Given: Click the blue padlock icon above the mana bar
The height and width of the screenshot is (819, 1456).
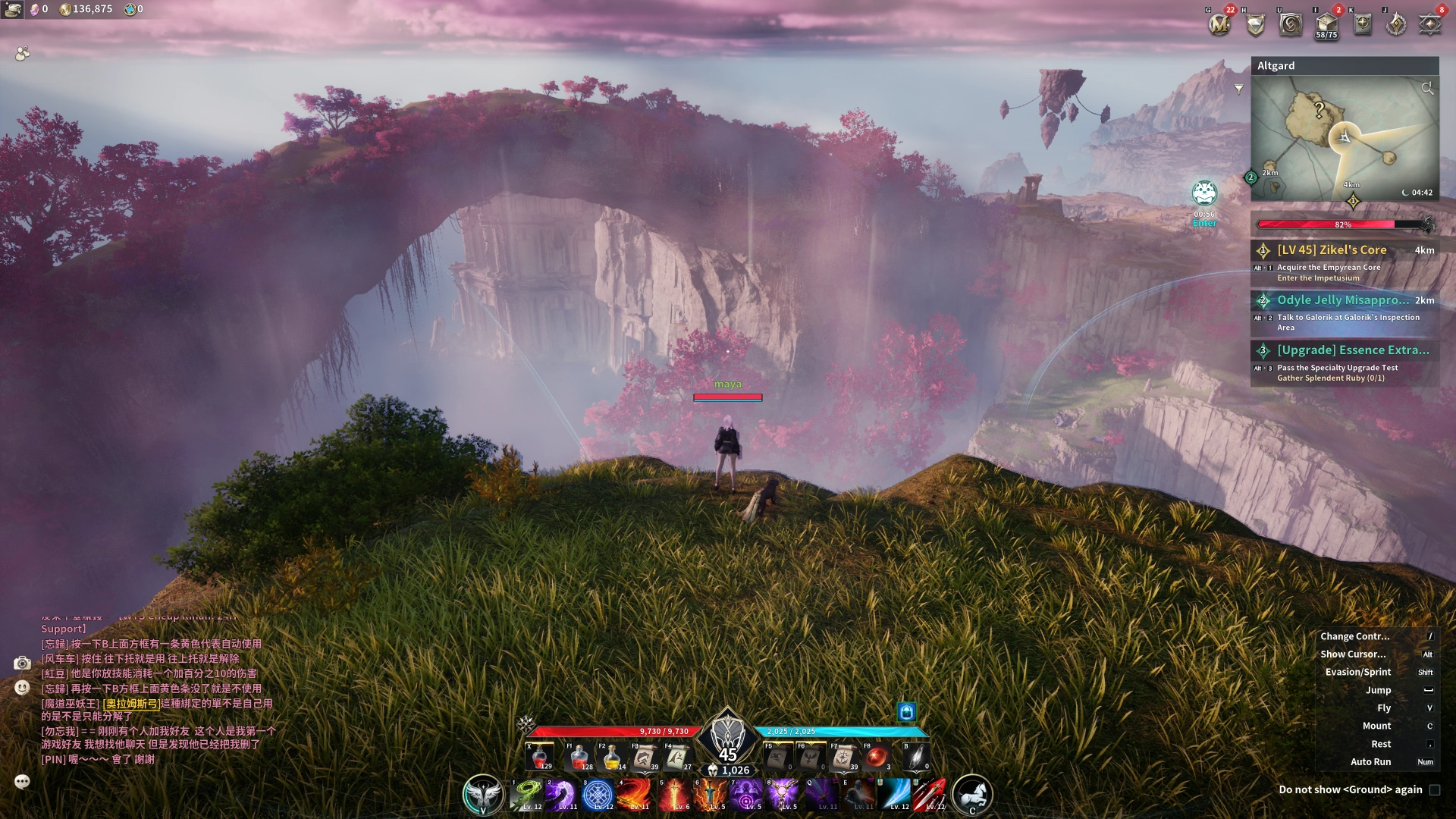Looking at the screenshot, I should coord(906,711).
